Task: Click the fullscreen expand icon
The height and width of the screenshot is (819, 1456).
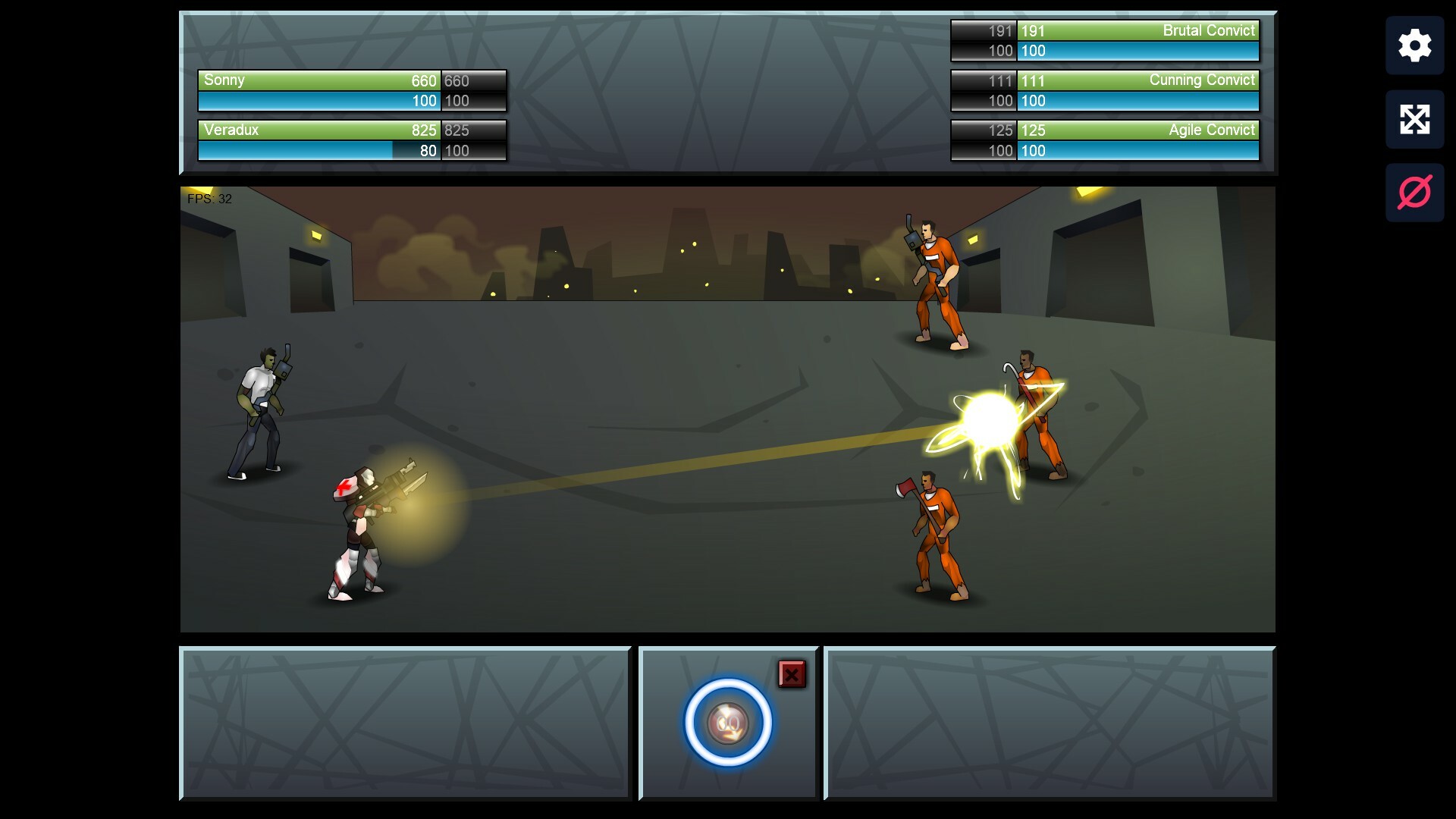Action: coord(1415,118)
